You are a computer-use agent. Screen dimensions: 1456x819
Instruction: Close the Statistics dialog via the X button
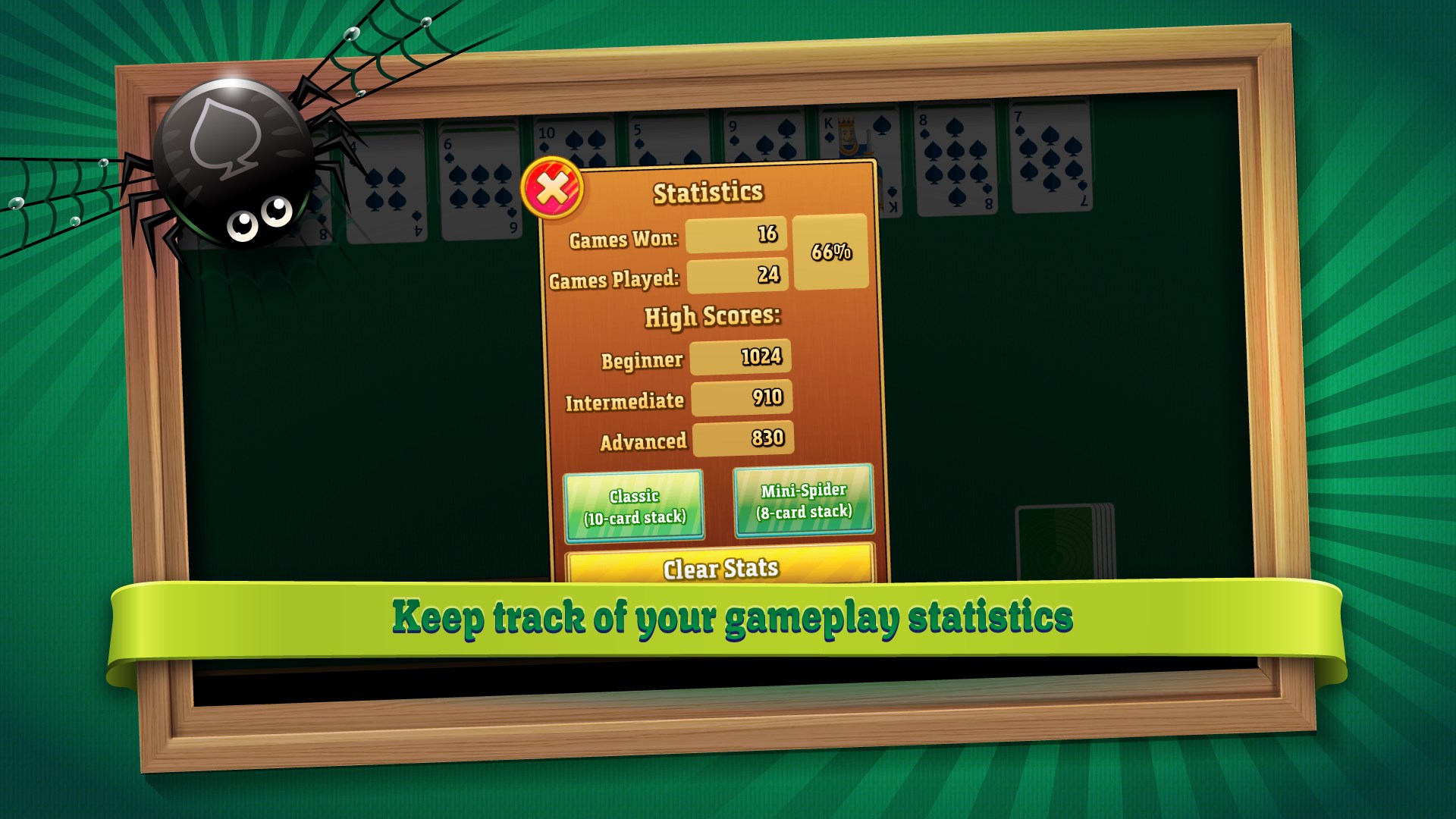coord(551,187)
